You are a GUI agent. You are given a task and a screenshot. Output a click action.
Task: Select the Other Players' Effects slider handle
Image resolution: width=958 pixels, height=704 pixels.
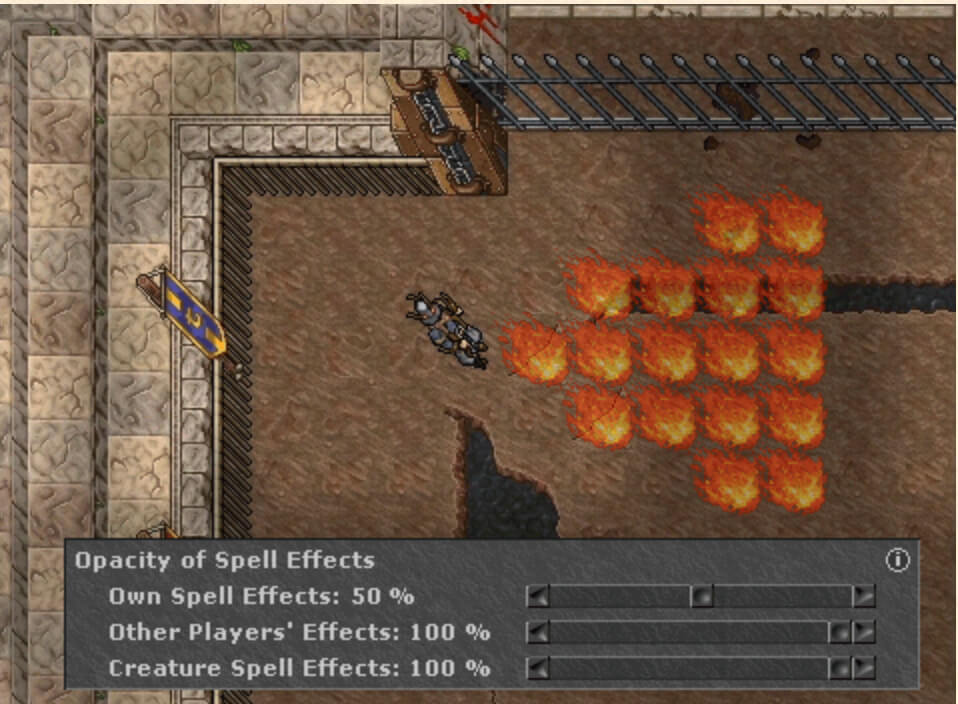(x=840, y=632)
